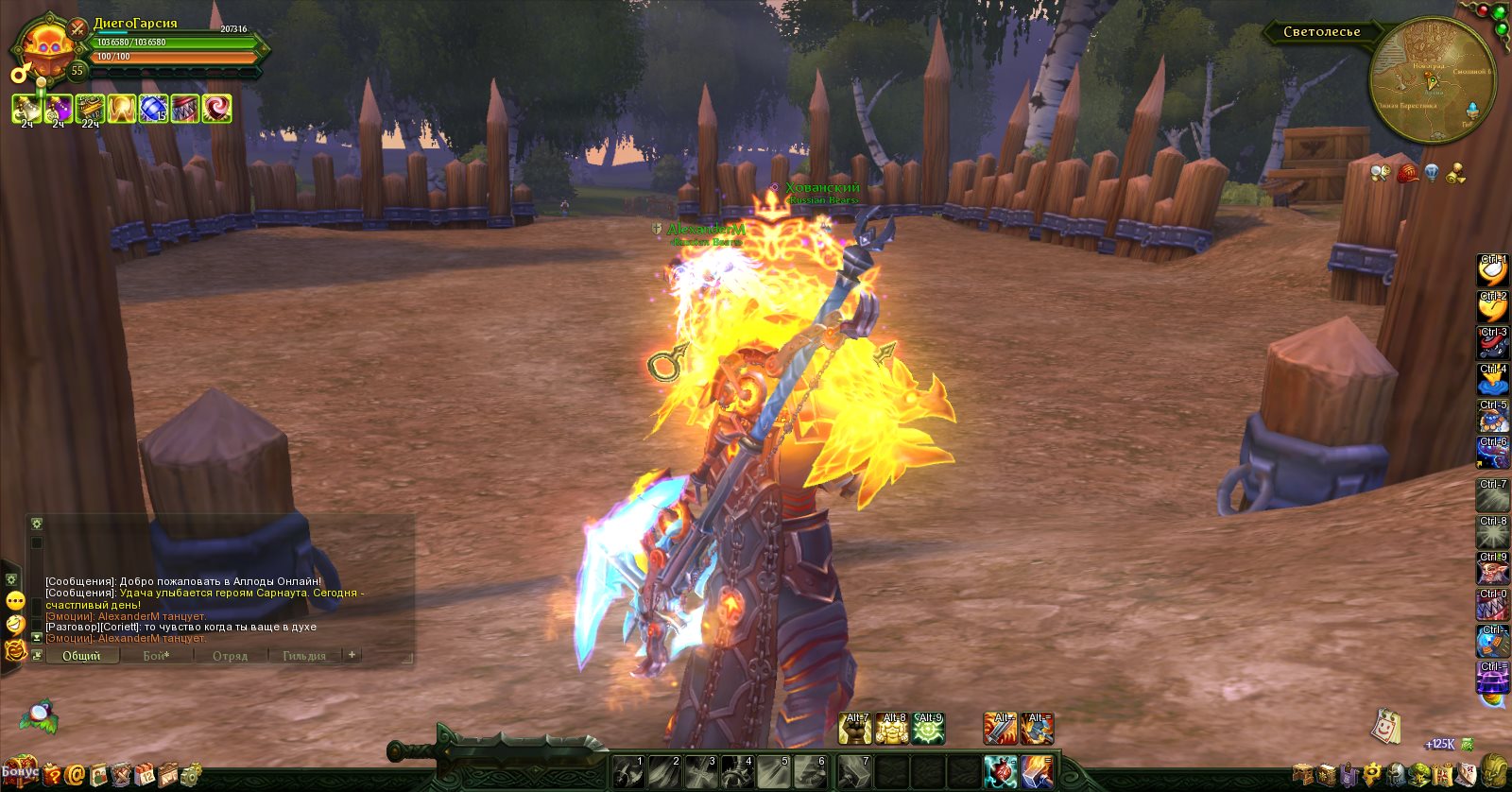Image resolution: width=1512 pixels, height=792 pixels.
Task: Click the Светолесье minimap
Action: tap(1433, 80)
